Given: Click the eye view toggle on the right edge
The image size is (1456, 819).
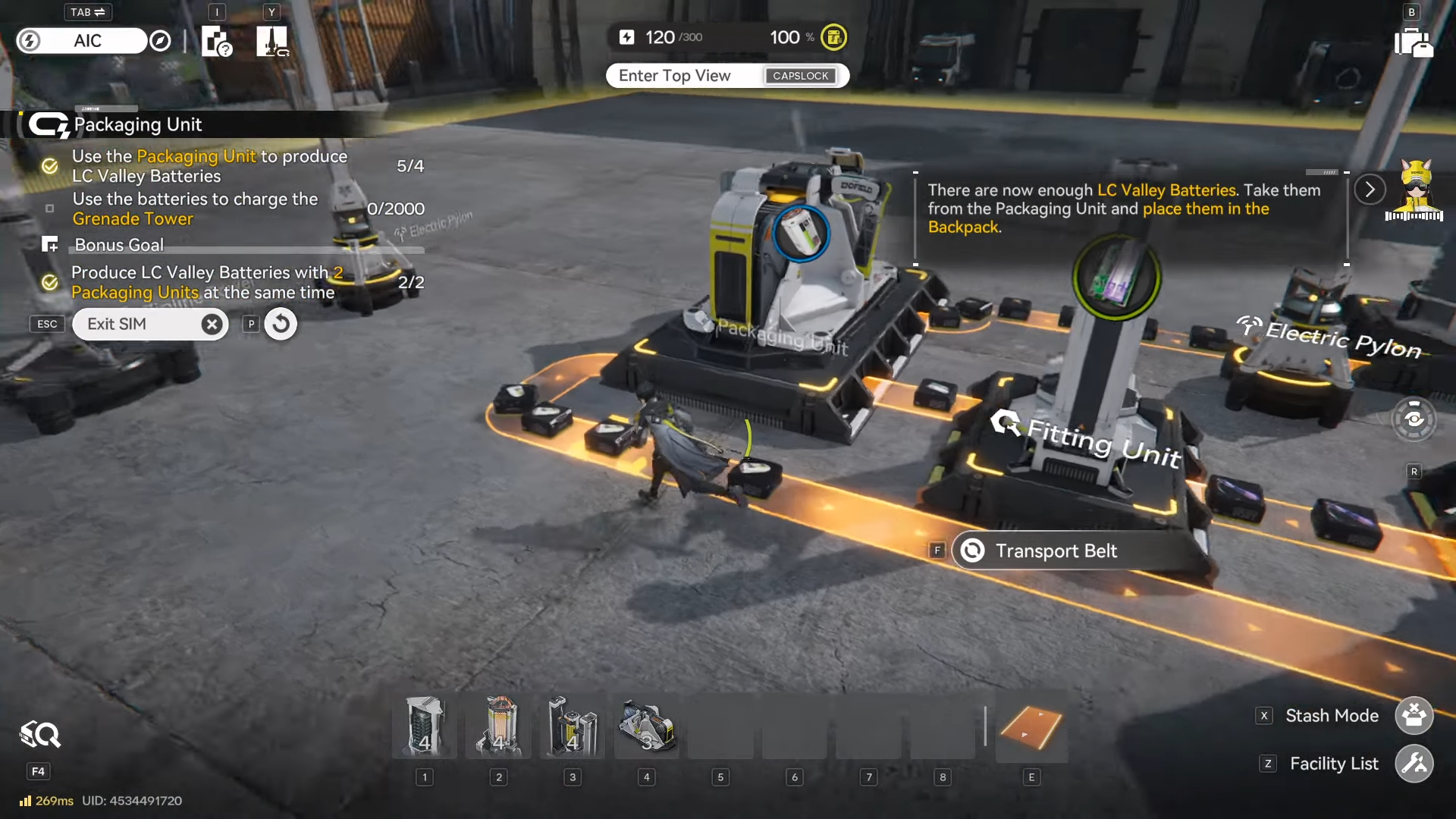Looking at the screenshot, I should [x=1414, y=419].
